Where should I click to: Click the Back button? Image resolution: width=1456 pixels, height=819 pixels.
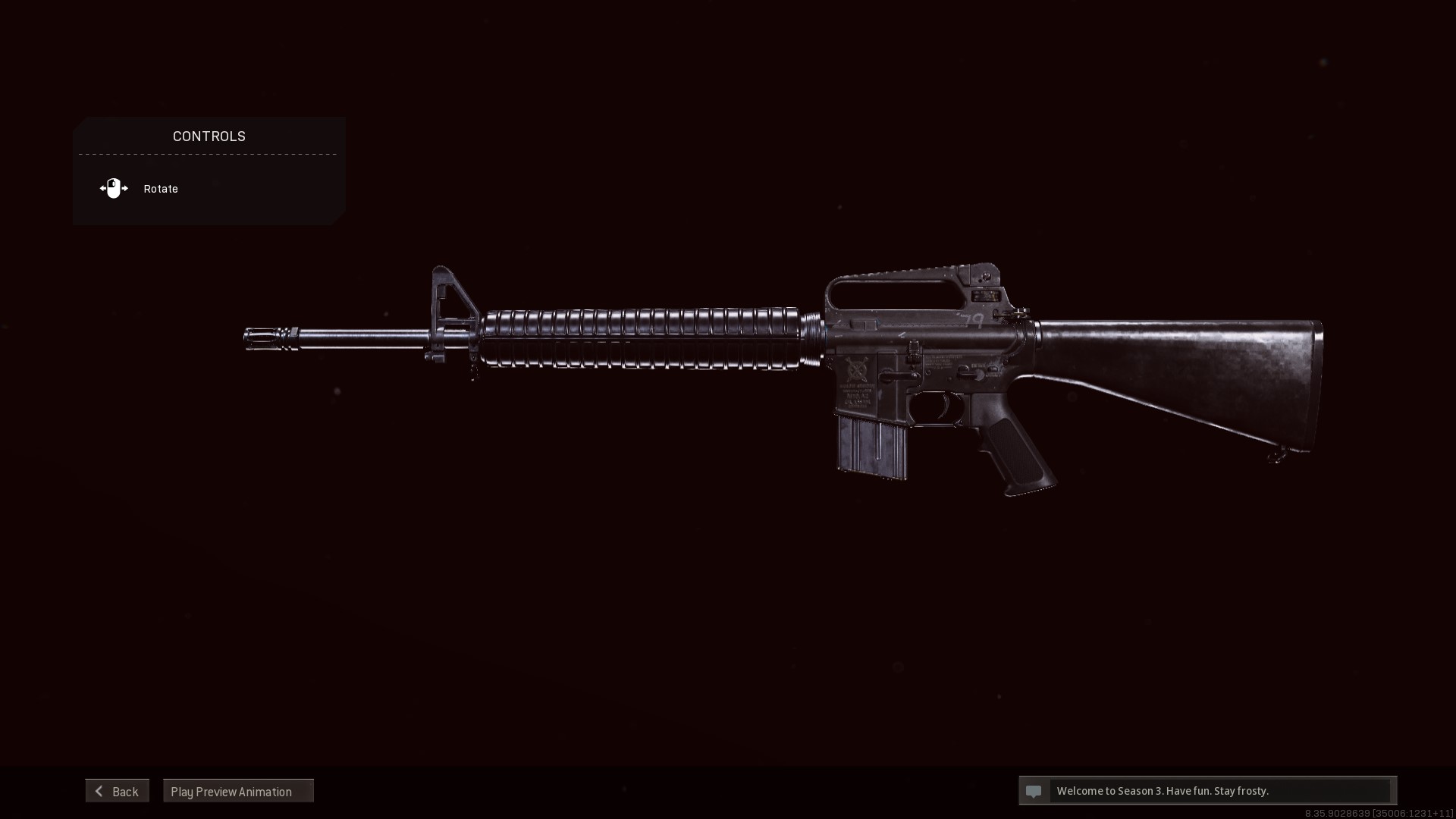[x=118, y=791]
